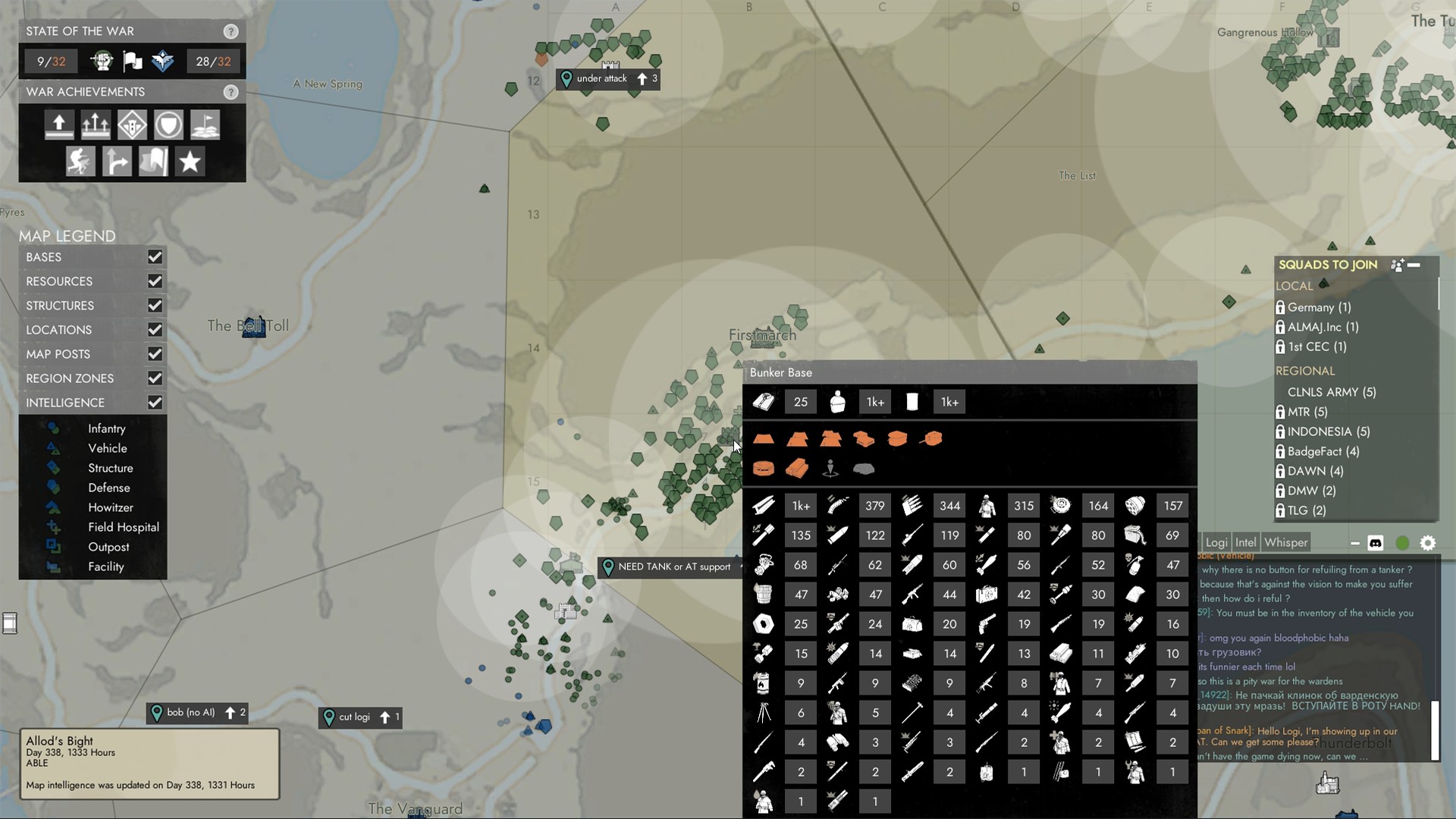Image resolution: width=1456 pixels, height=819 pixels.
Task: Click the white flag icon between faction emblems
Action: 130,61
